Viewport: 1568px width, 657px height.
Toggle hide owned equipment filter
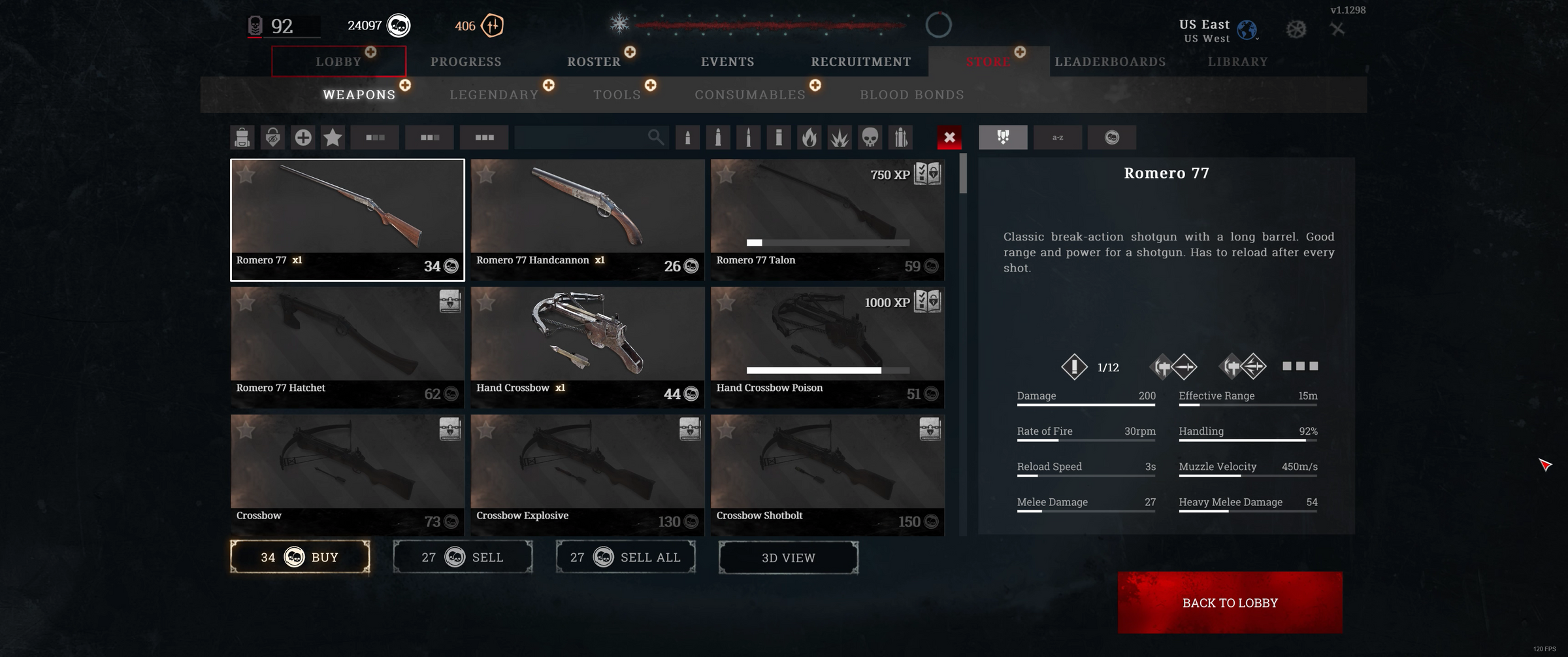click(x=272, y=137)
